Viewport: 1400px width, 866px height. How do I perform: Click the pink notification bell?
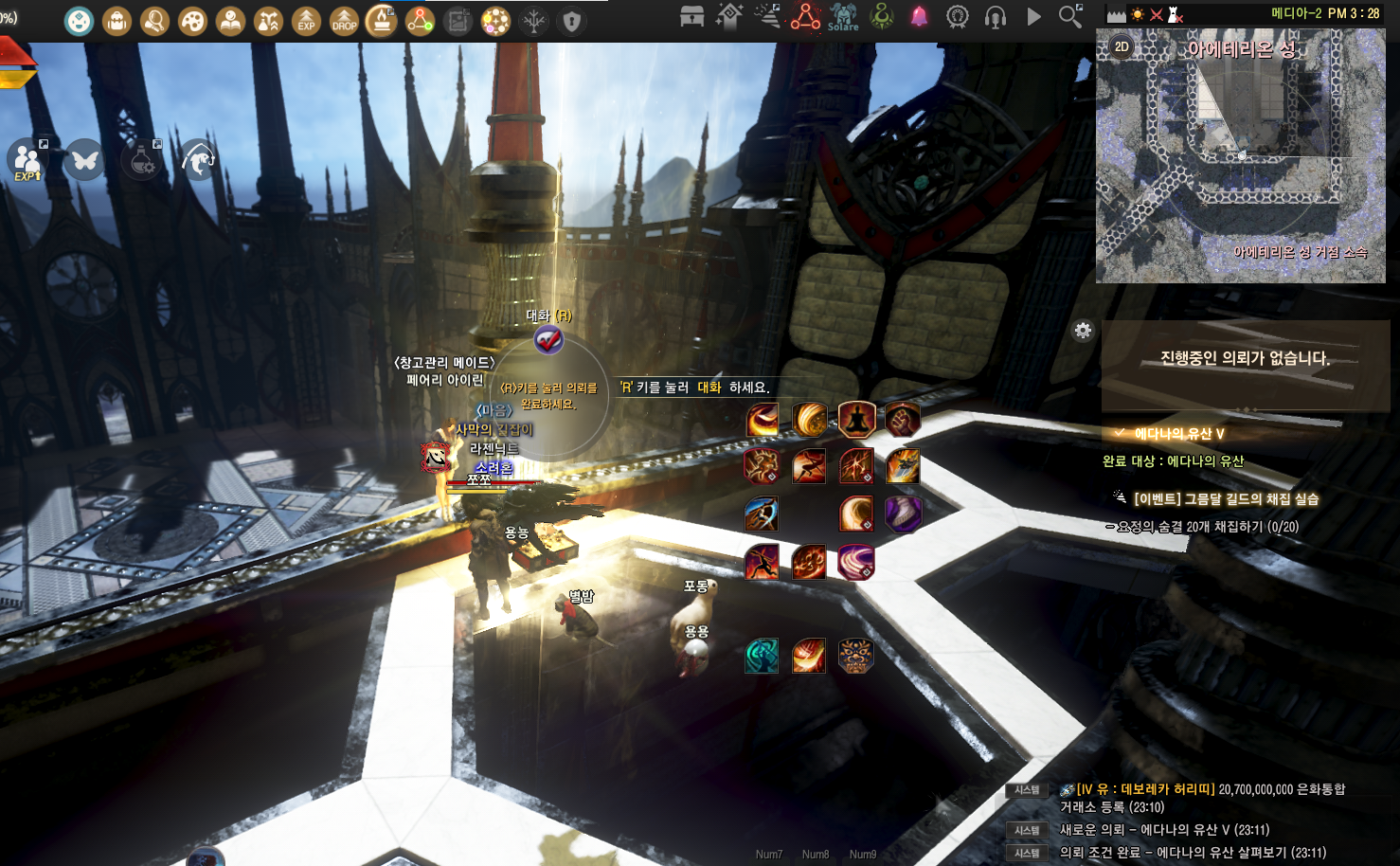(x=919, y=16)
